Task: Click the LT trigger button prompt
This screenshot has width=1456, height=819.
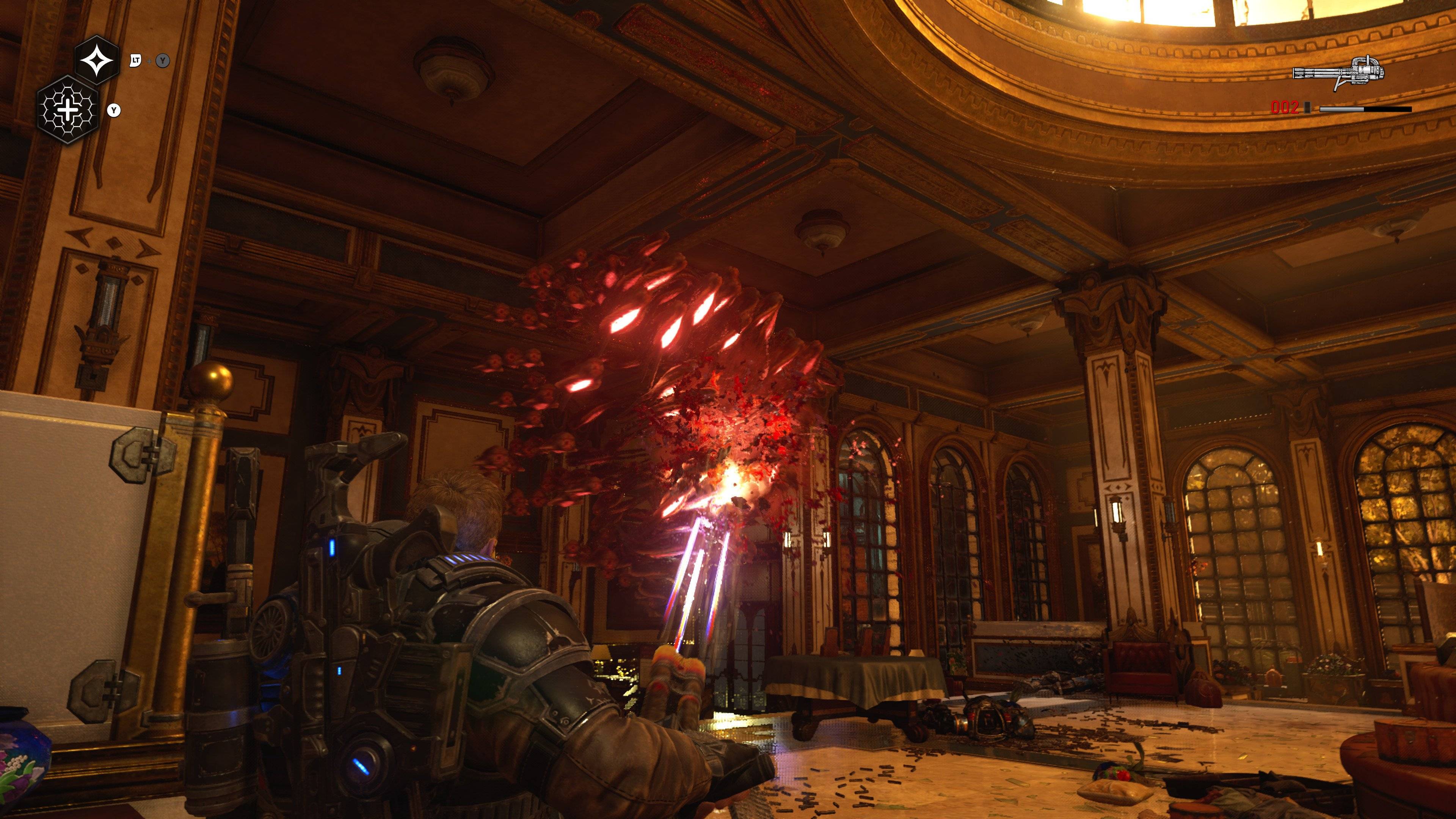Action: click(136, 61)
